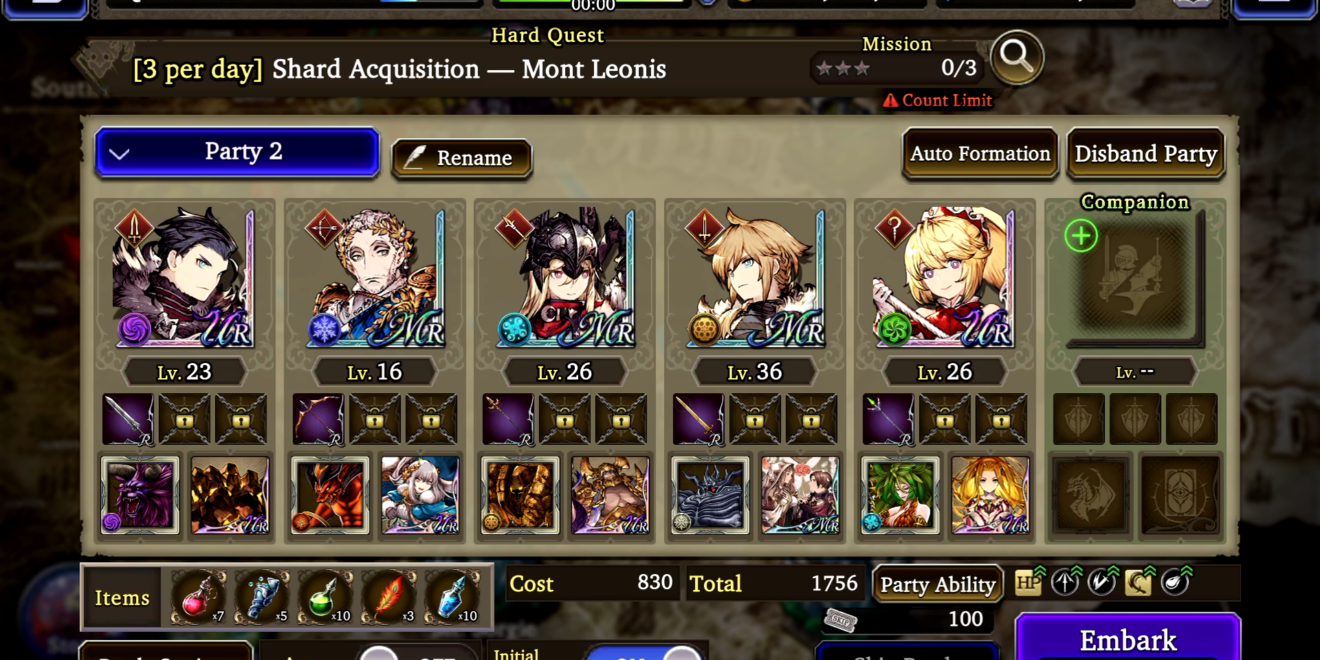Image resolution: width=1320 pixels, height=660 pixels.
Task: Open the Party Ability details
Action: pos(937,584)
